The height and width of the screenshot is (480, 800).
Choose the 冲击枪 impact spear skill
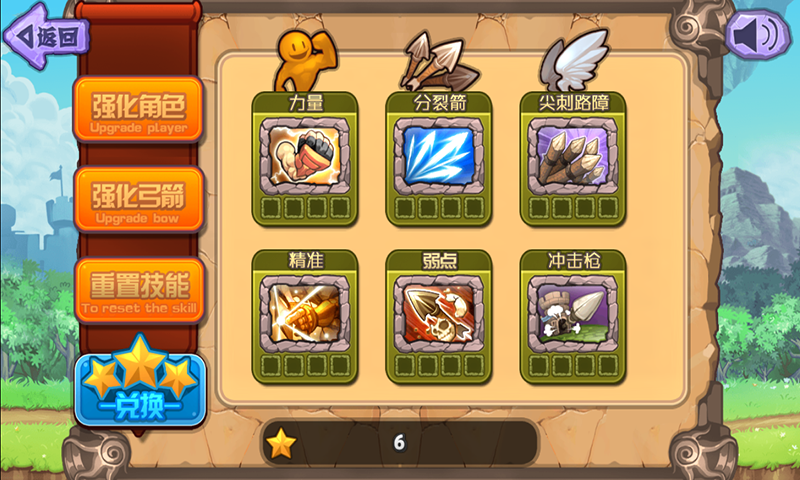(x=573, y=312)
